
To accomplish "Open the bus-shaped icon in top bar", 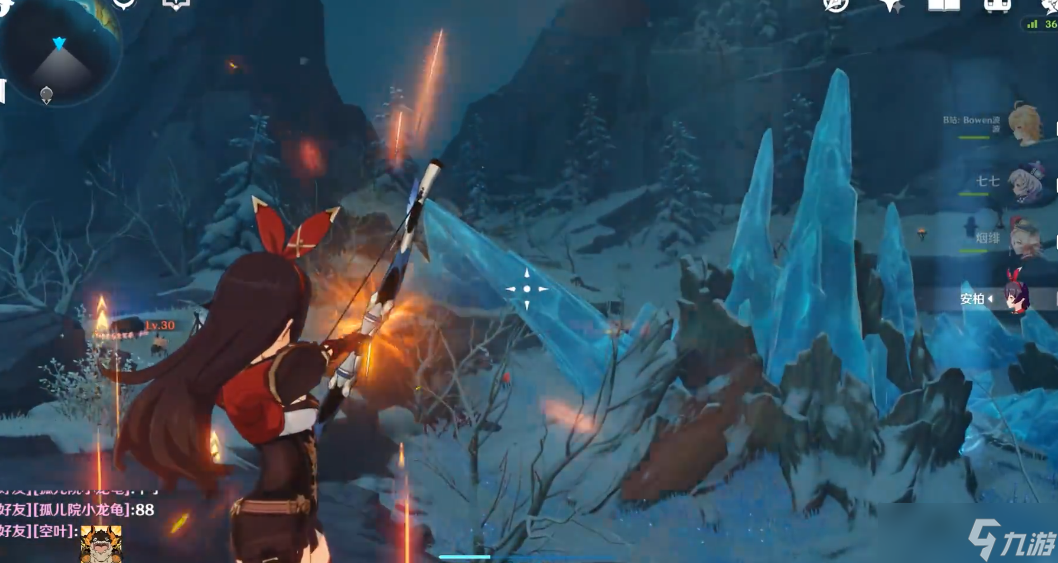I will [996, 5].
